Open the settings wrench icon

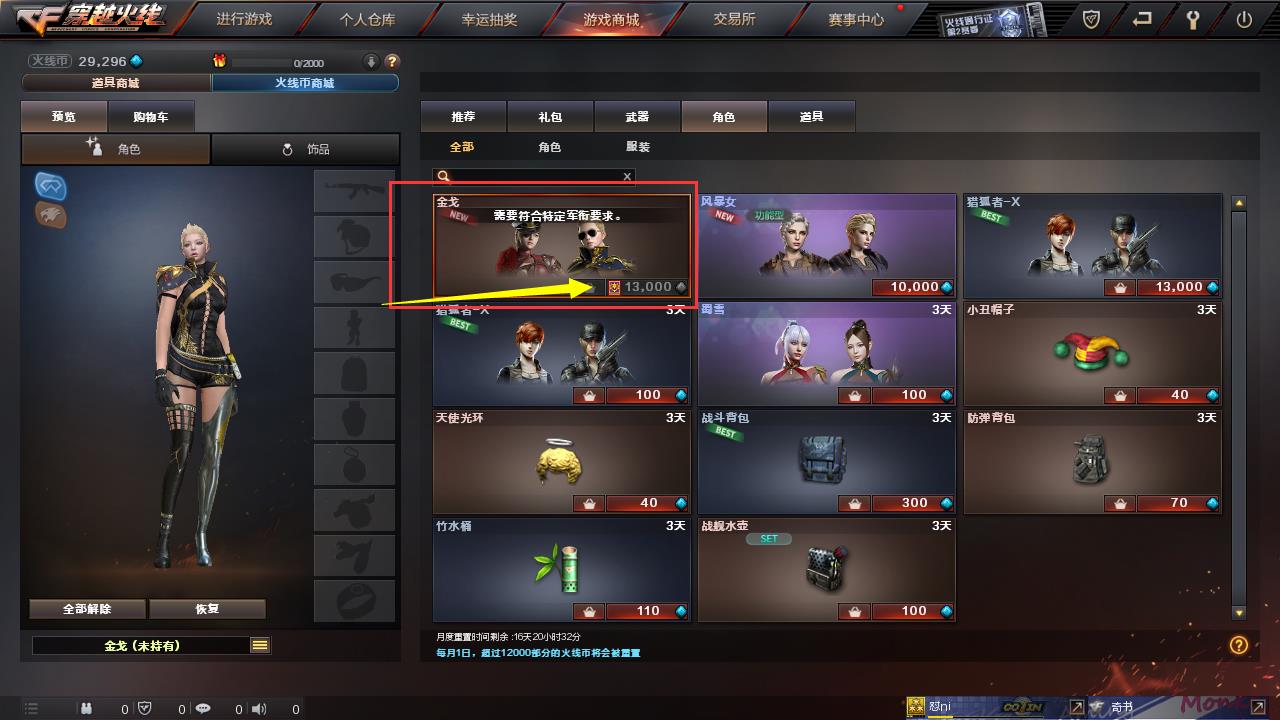[1194, 18]
